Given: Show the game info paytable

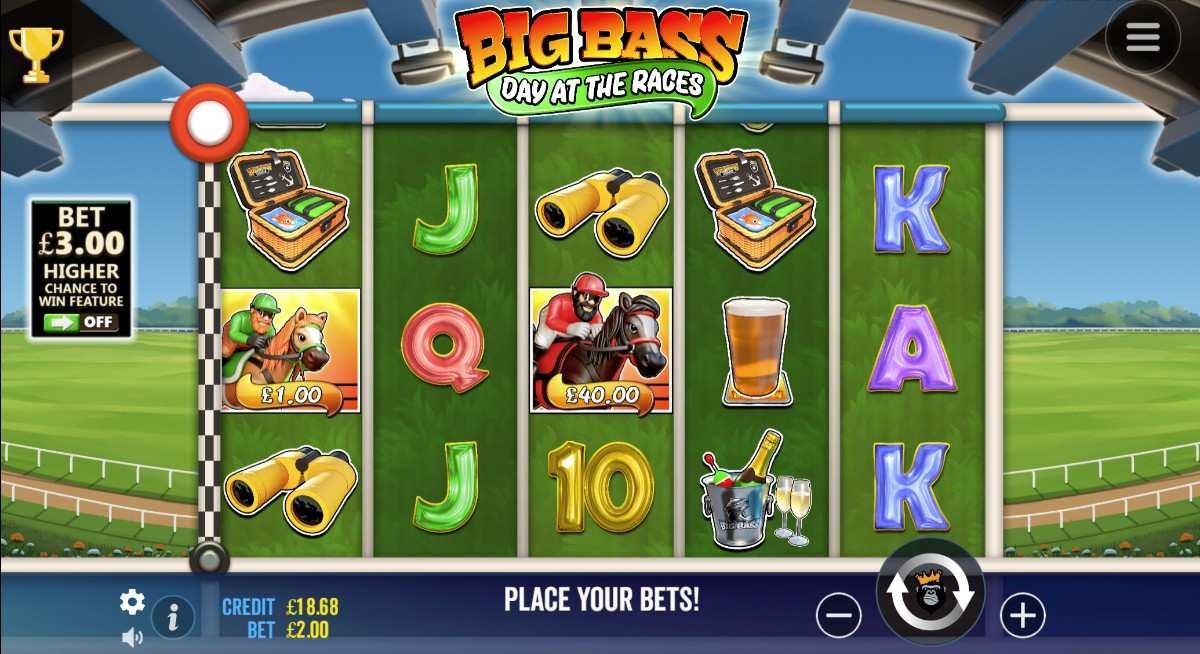Looking at the screenshot, I should pos(173,619).
